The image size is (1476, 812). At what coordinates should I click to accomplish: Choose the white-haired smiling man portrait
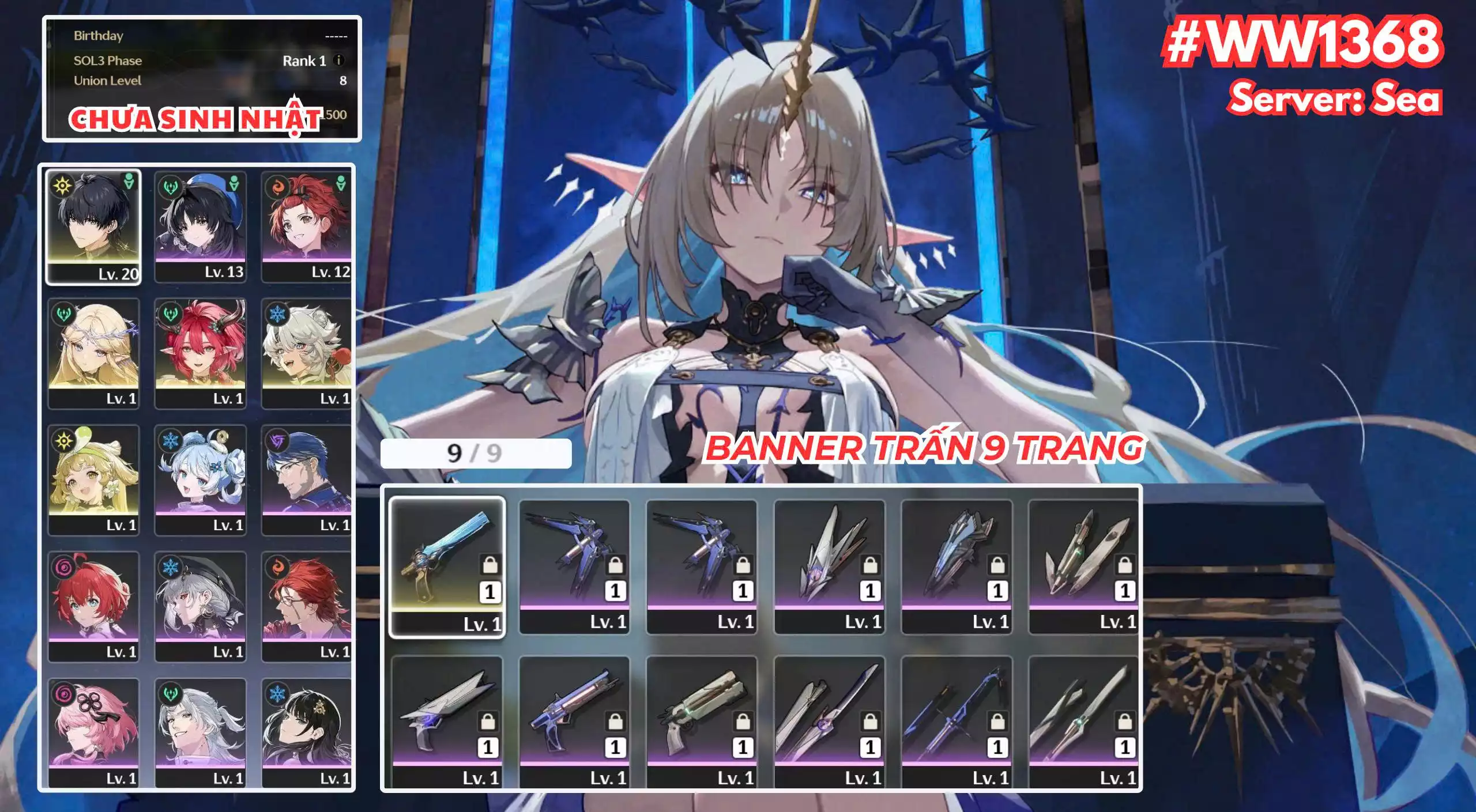[x=200, y=732]
